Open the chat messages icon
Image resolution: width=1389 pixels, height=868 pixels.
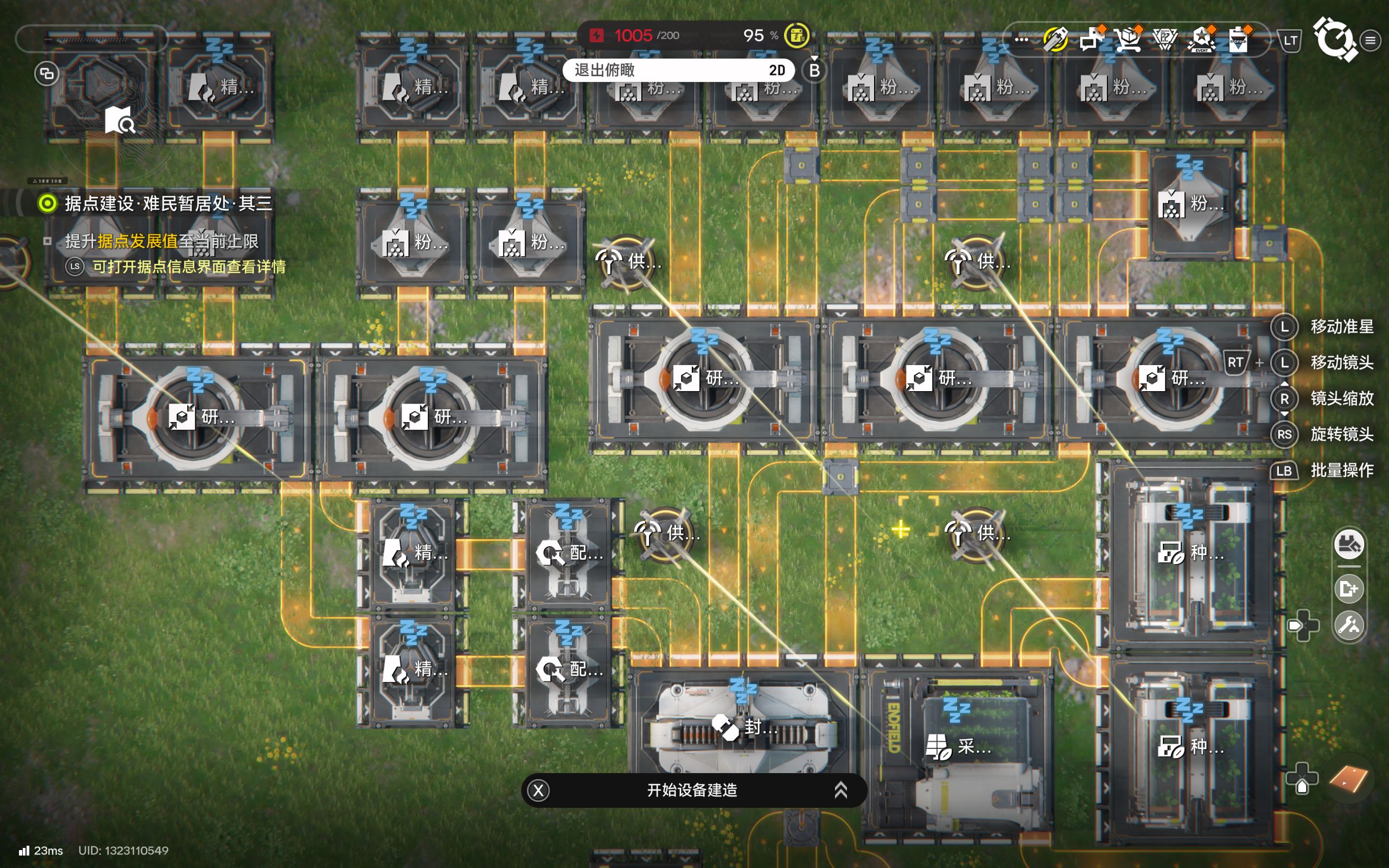[x=1091, y=40]
